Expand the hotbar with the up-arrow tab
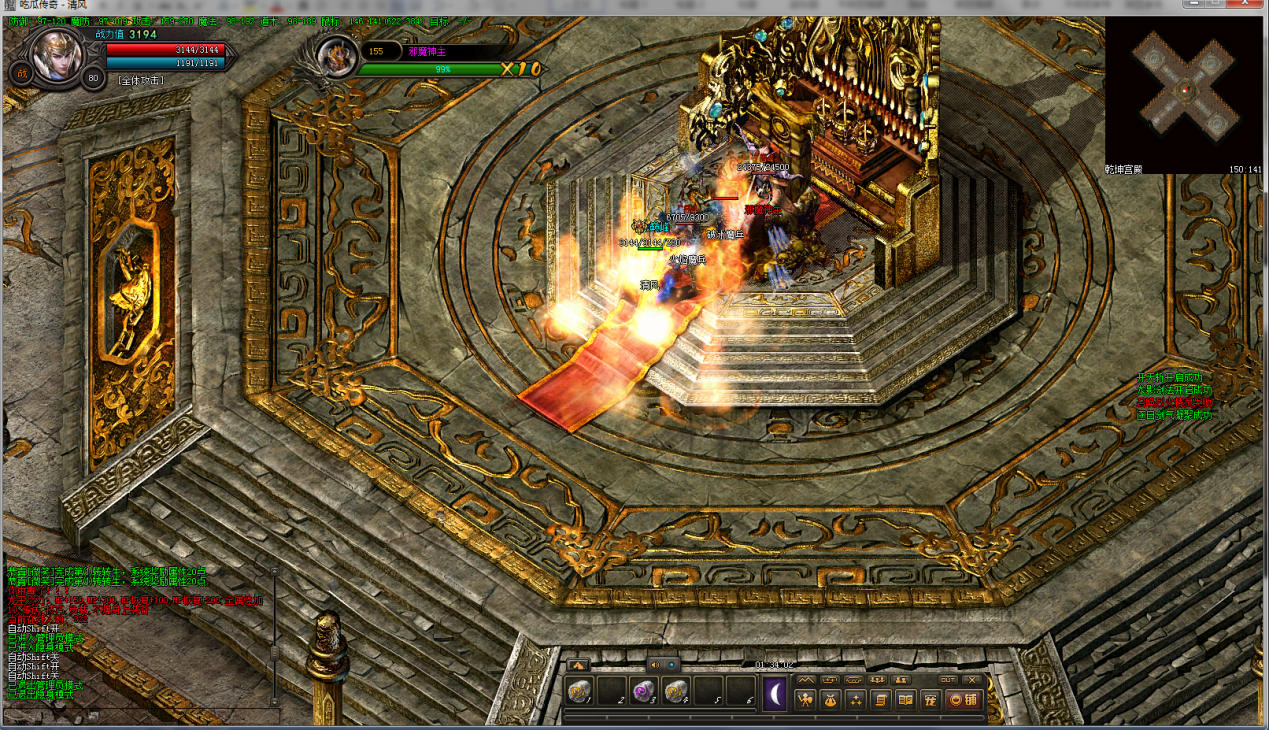The width and height of the screenshot is (1269, 730). (x=578, y=664)
